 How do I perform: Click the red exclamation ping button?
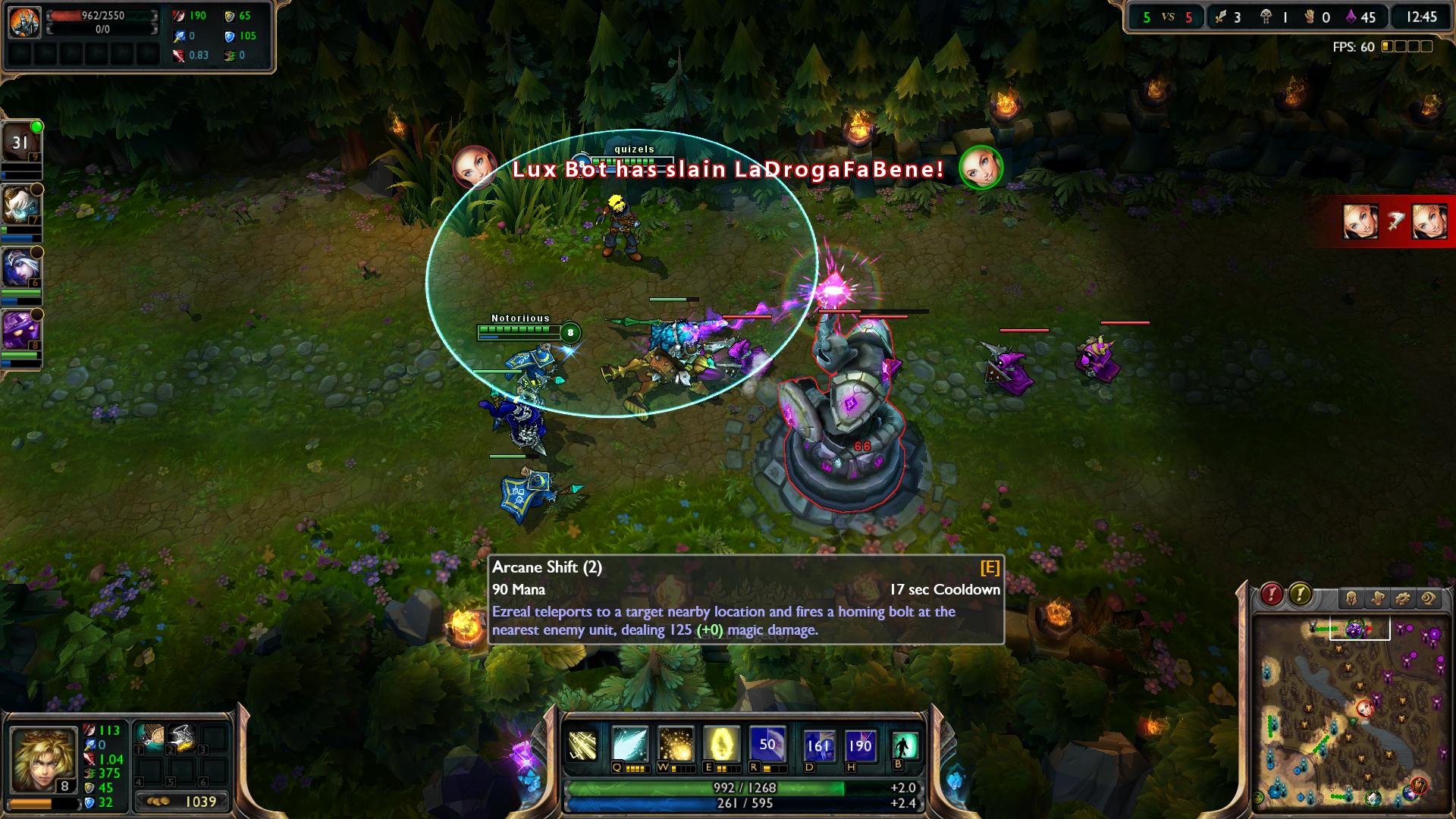pos(1272,595)
